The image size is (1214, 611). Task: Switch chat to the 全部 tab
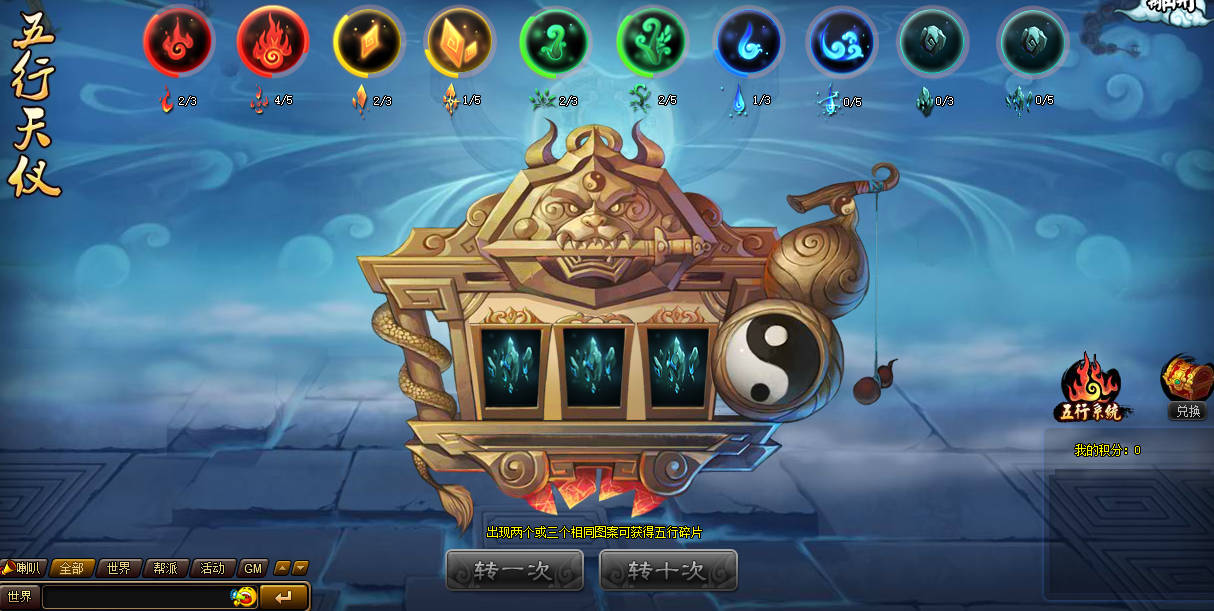[72, 568]
